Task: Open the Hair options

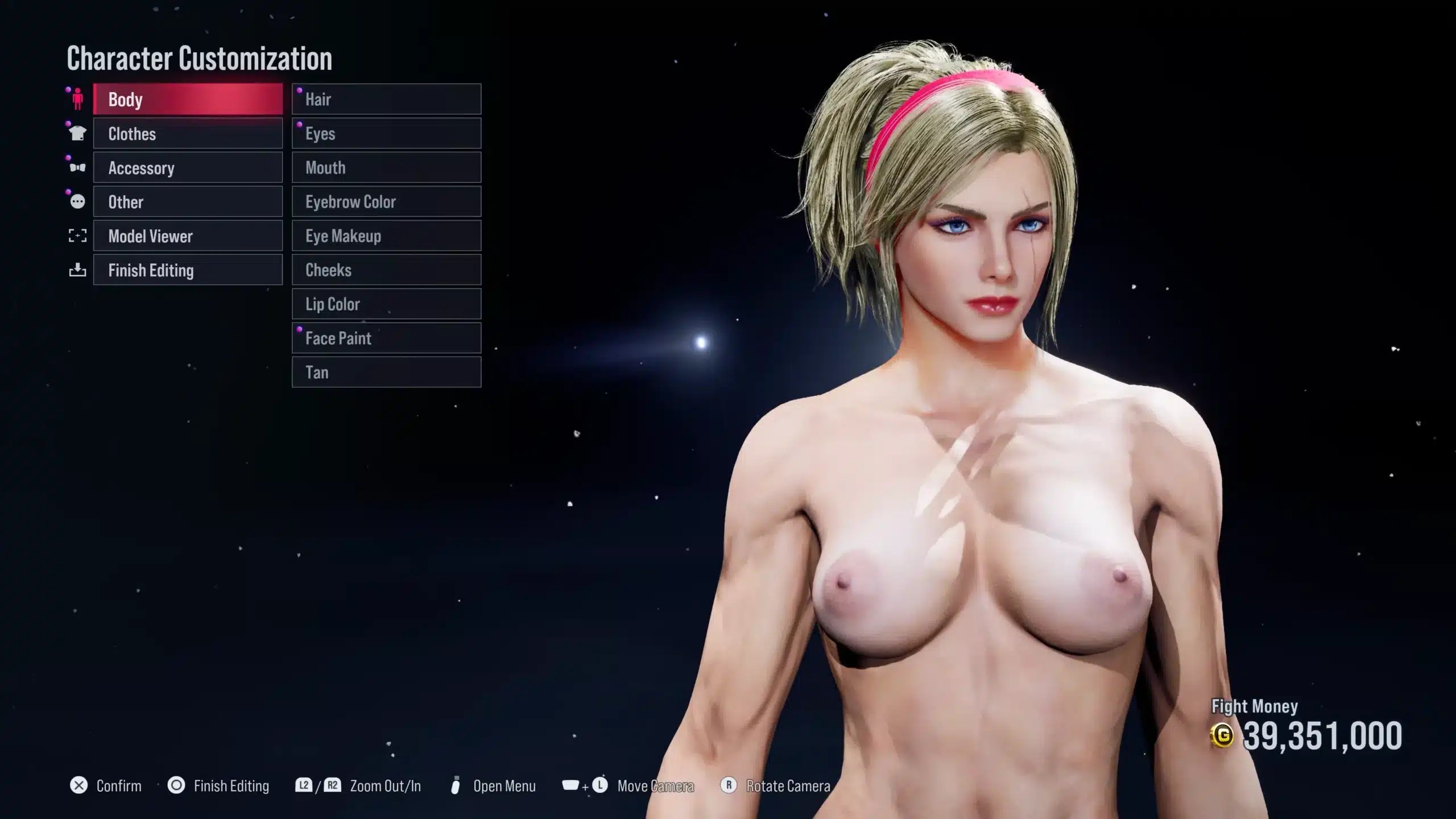Action: coord(386,100)
